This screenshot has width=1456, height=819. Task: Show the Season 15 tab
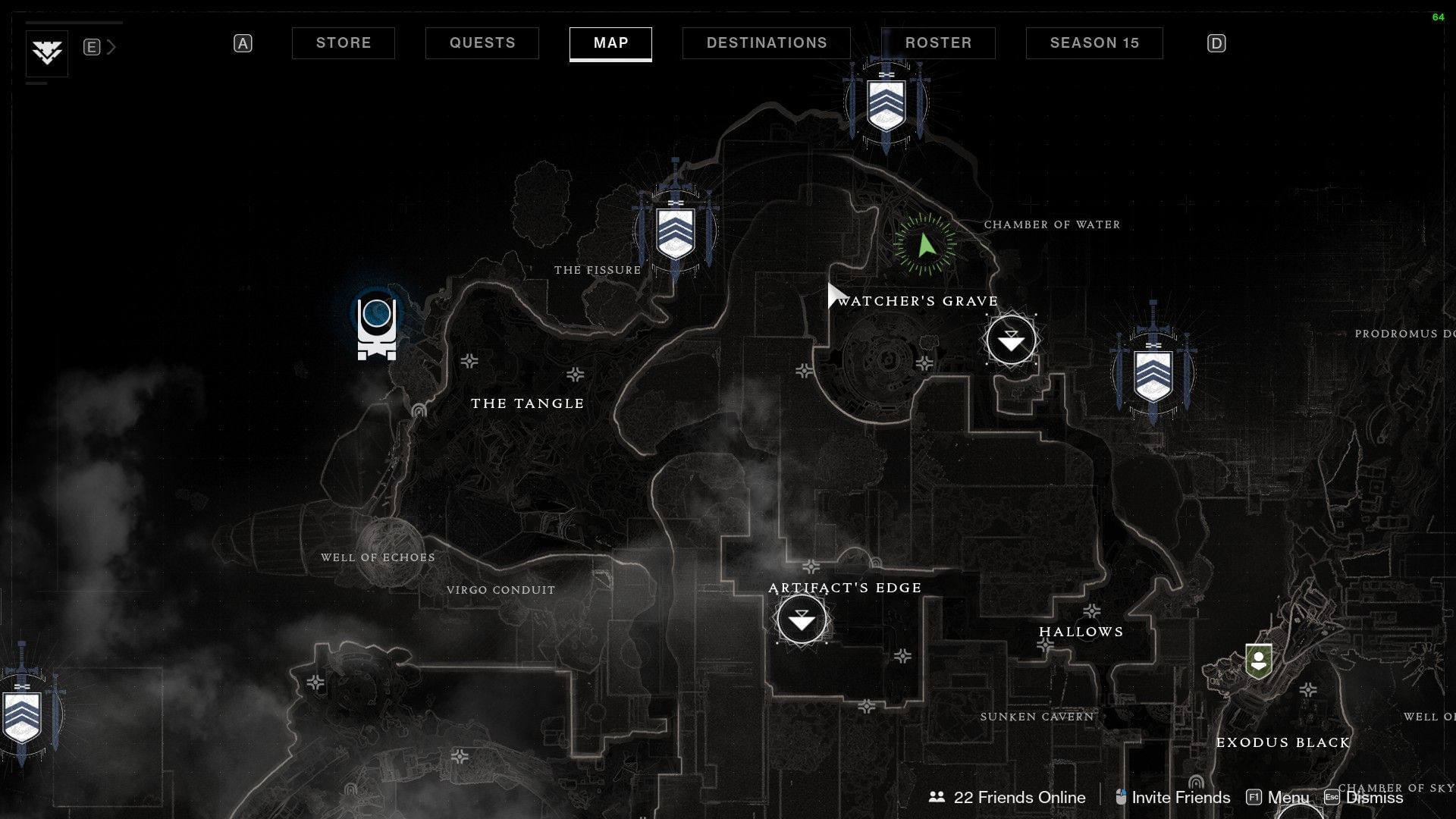tap(1094, 43)
